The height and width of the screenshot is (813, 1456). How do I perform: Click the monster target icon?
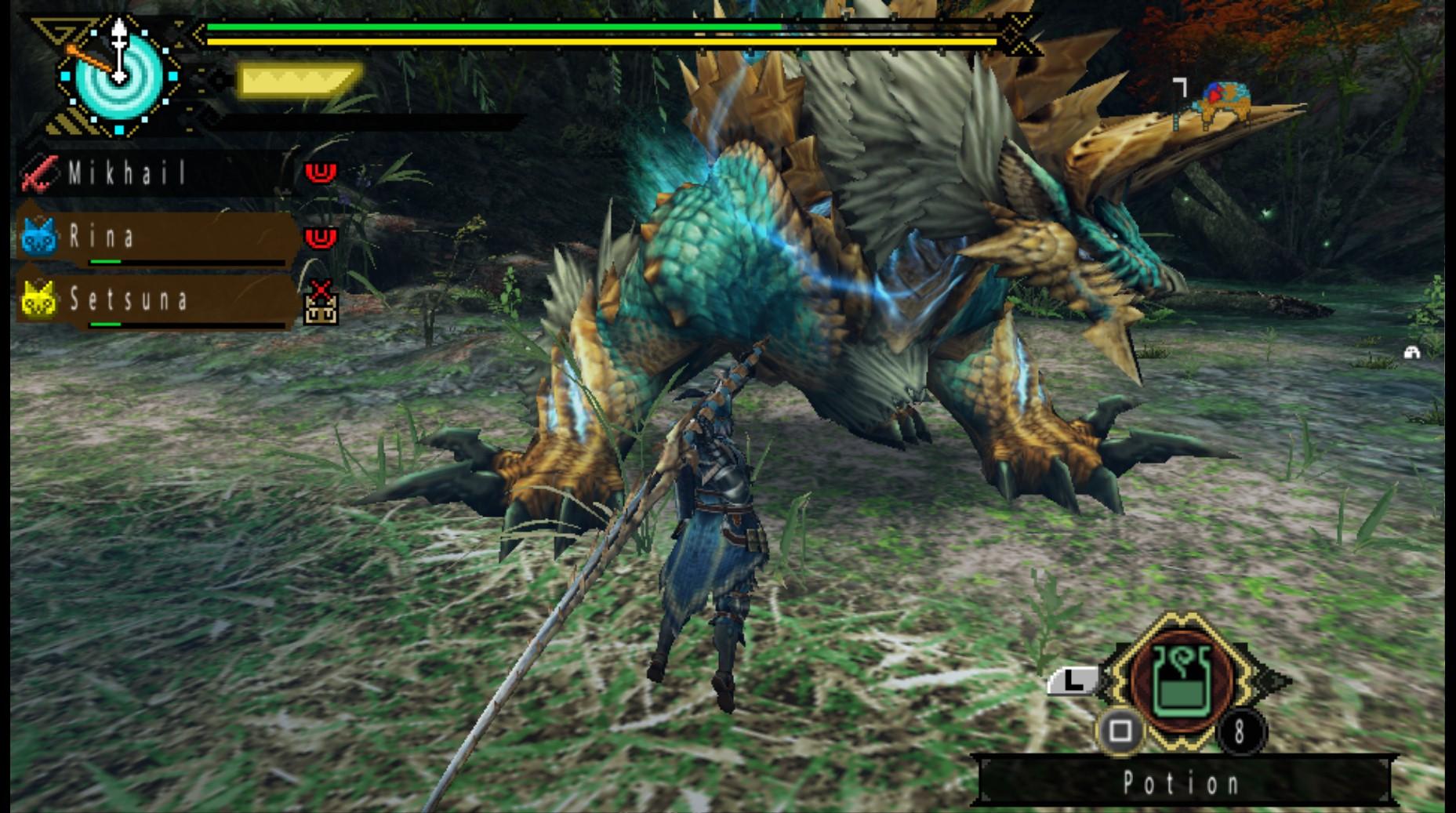click(1219, 103)
